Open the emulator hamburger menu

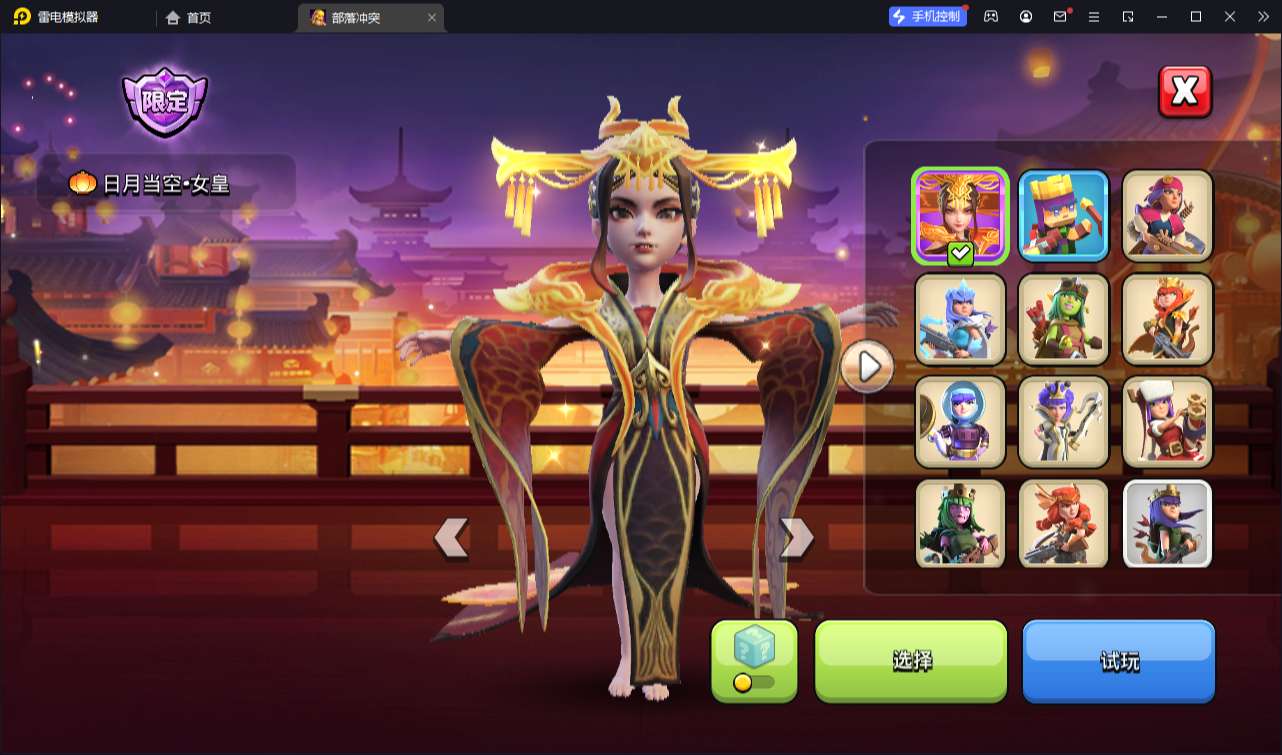click(1095, 16)
